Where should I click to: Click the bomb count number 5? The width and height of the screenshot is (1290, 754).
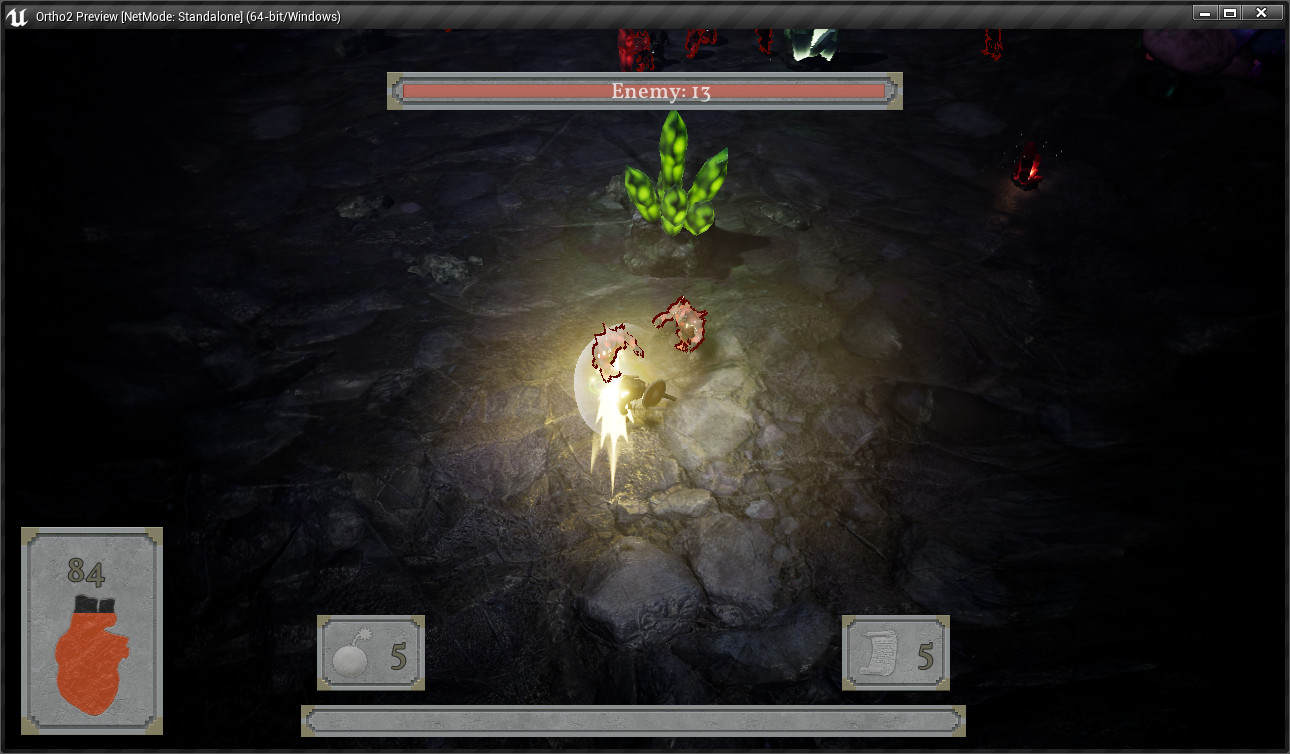pos(398,655)
